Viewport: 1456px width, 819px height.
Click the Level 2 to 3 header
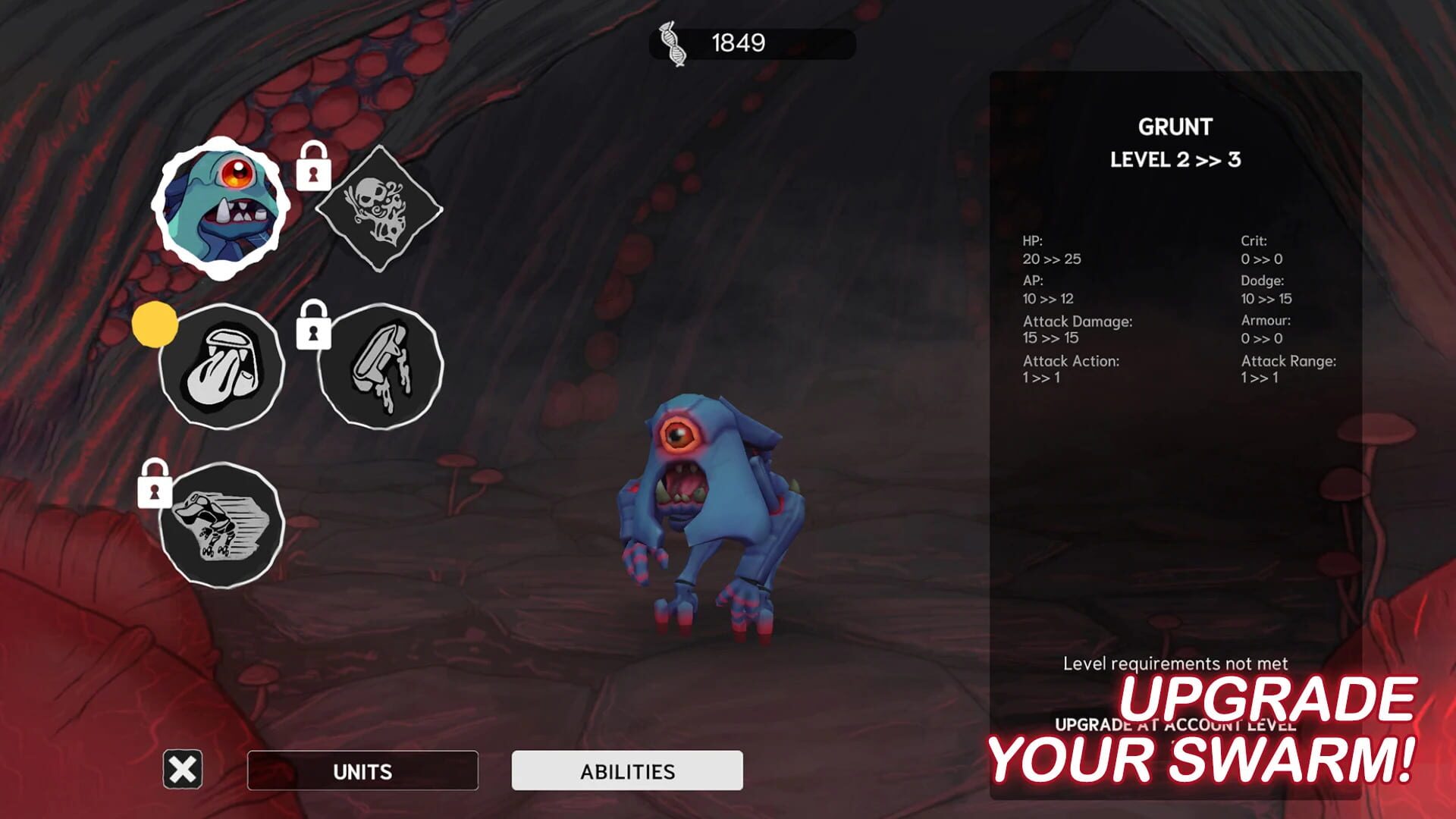click(1177, 161)
